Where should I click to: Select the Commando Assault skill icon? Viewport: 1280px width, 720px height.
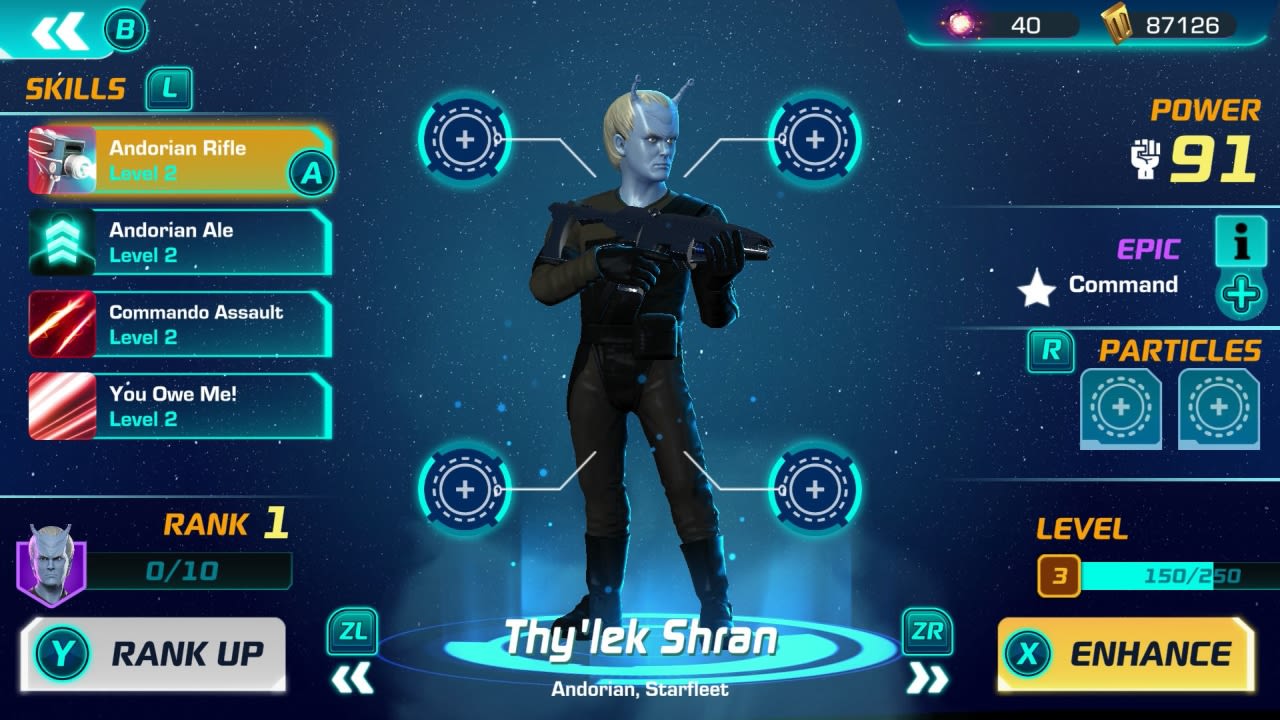[x=62, y=324]
